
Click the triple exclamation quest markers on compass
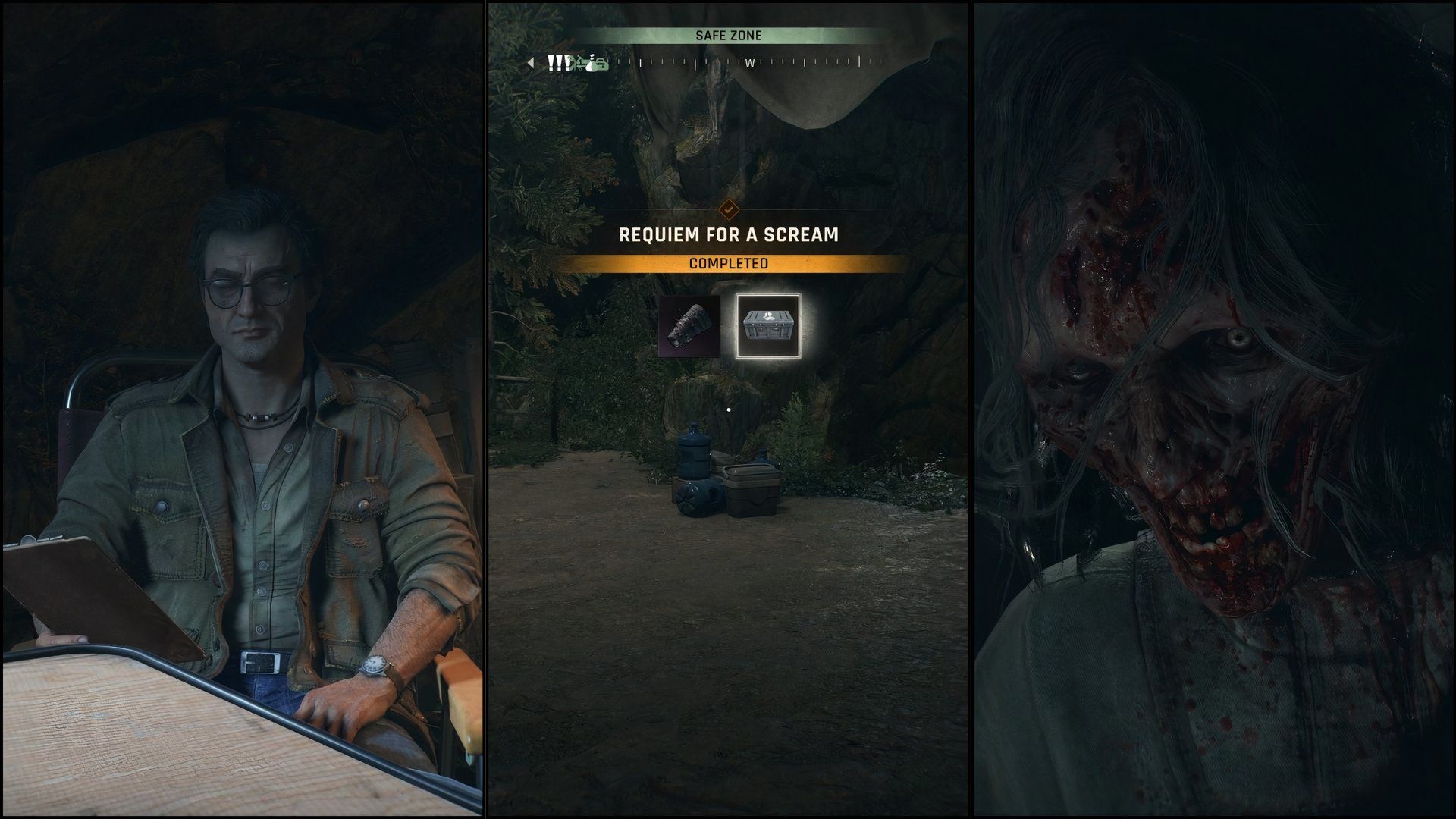click(559, 64)
